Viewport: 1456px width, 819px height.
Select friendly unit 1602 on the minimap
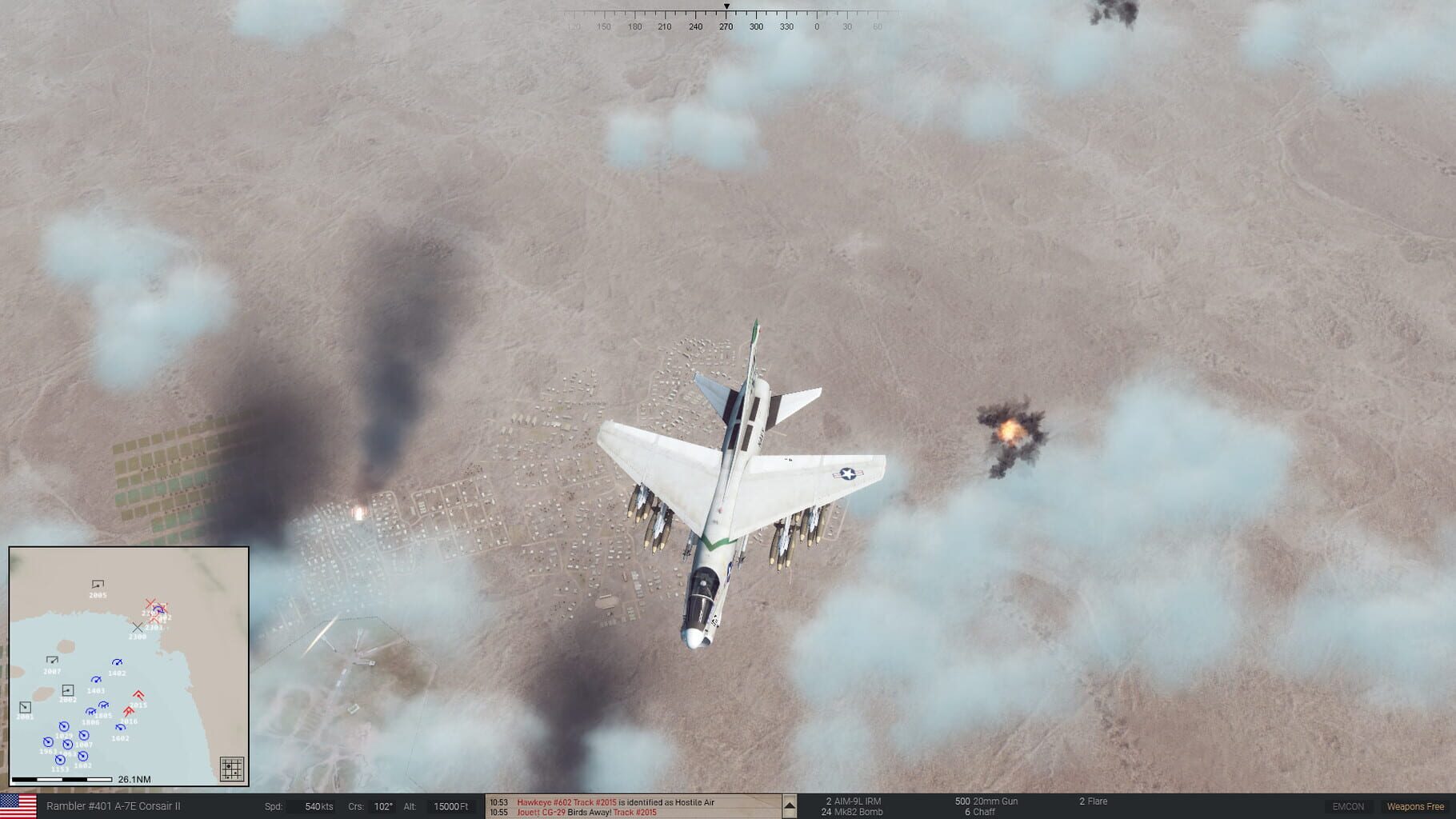click(x=120, y=727)
